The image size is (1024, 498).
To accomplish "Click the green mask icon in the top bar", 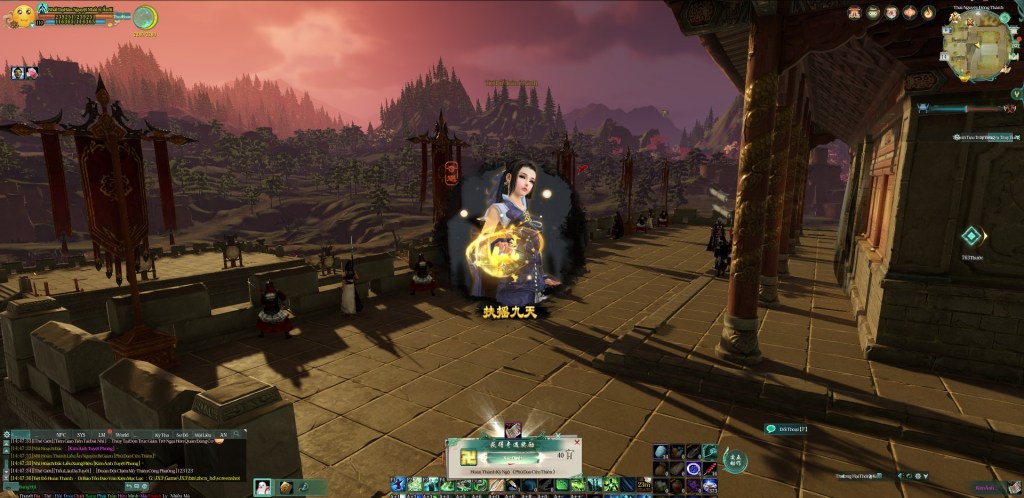I will pos(873,13).
